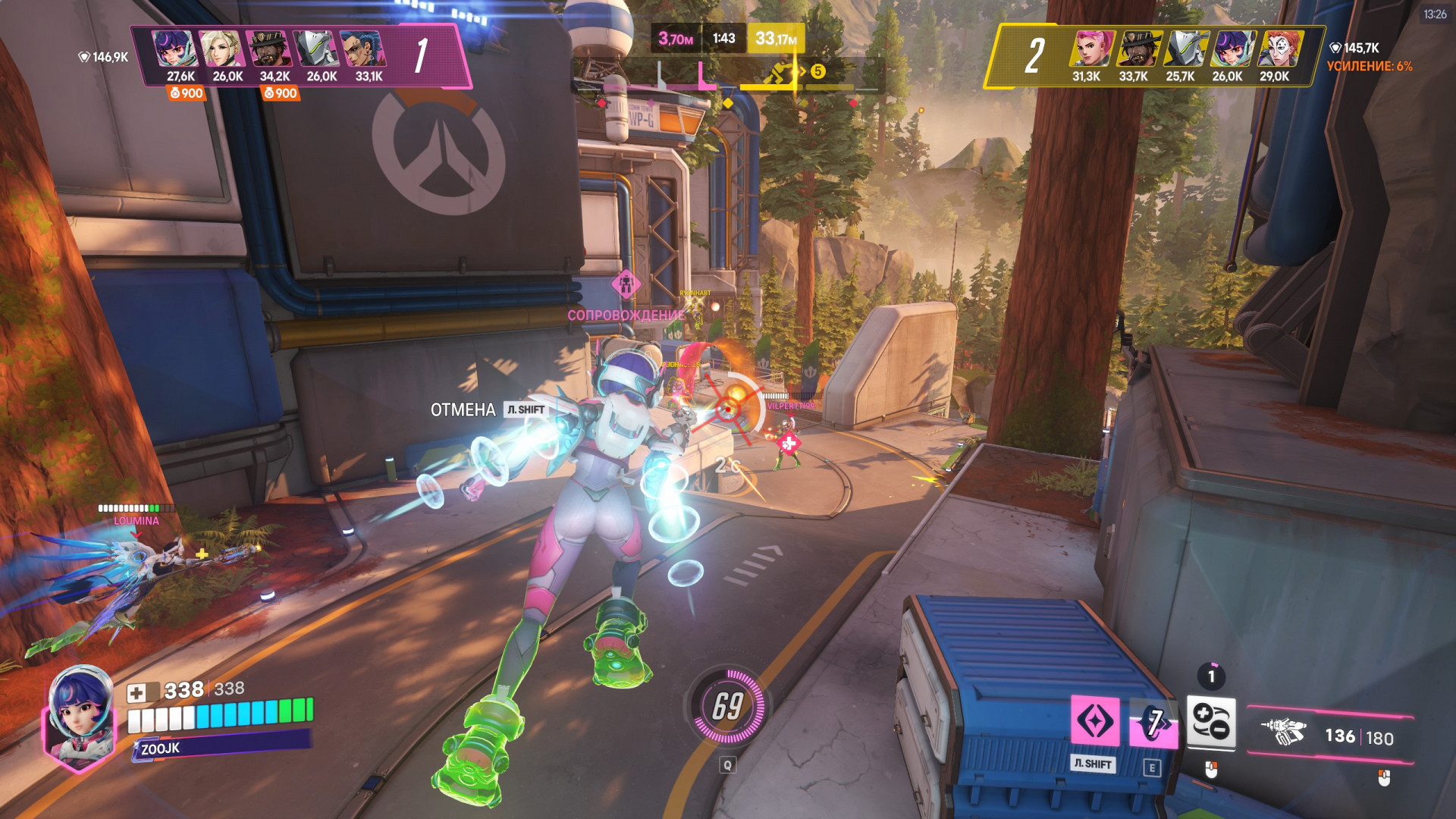Activate the Pulsar Torpedoes ability icon
The image size is (1456, 819).
[1210, 721]
